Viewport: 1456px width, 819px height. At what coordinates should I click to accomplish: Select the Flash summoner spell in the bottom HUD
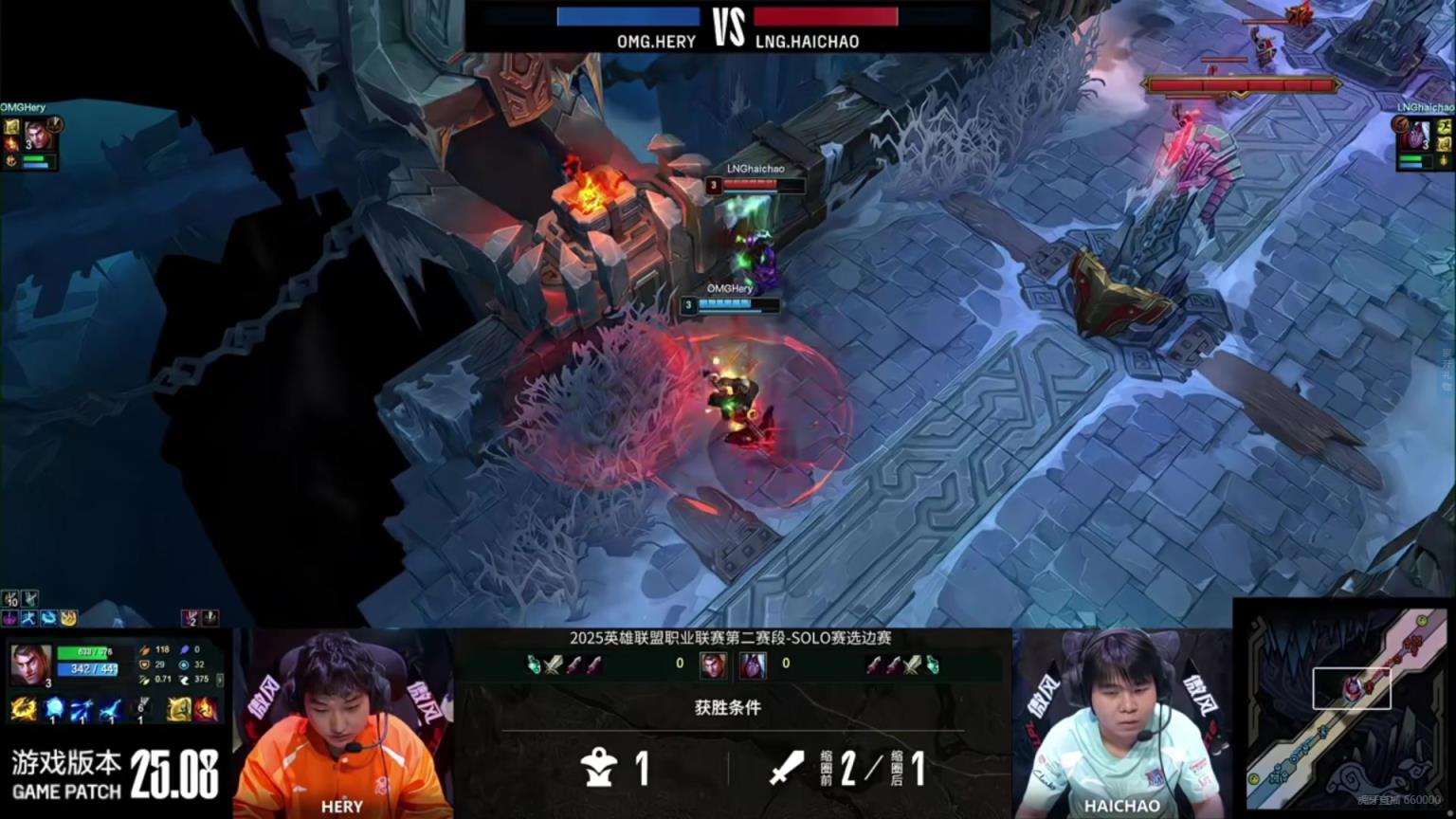pyautogui.click(x=178, y=708)
